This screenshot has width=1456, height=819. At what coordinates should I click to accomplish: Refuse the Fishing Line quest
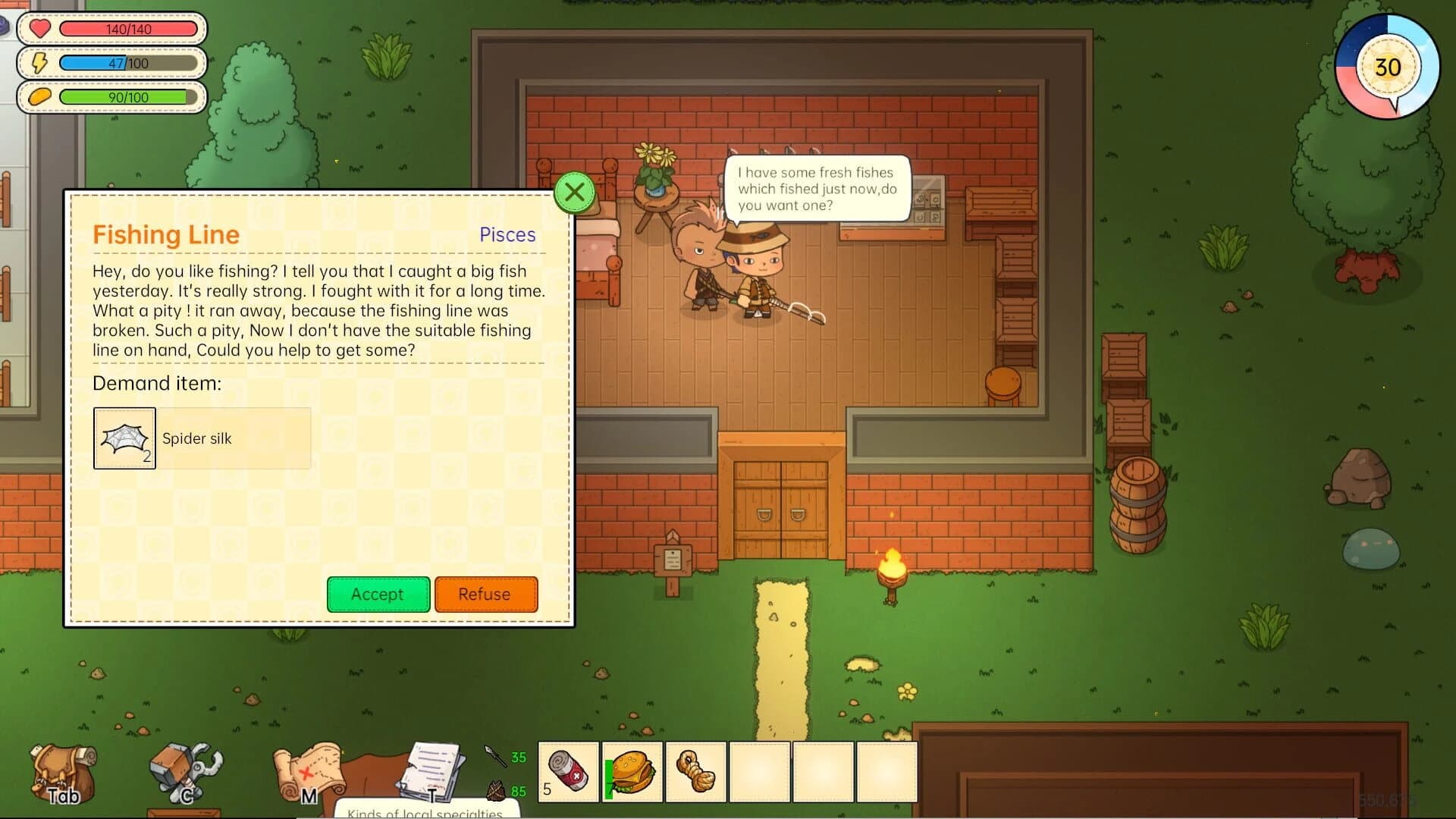[485, 595]
